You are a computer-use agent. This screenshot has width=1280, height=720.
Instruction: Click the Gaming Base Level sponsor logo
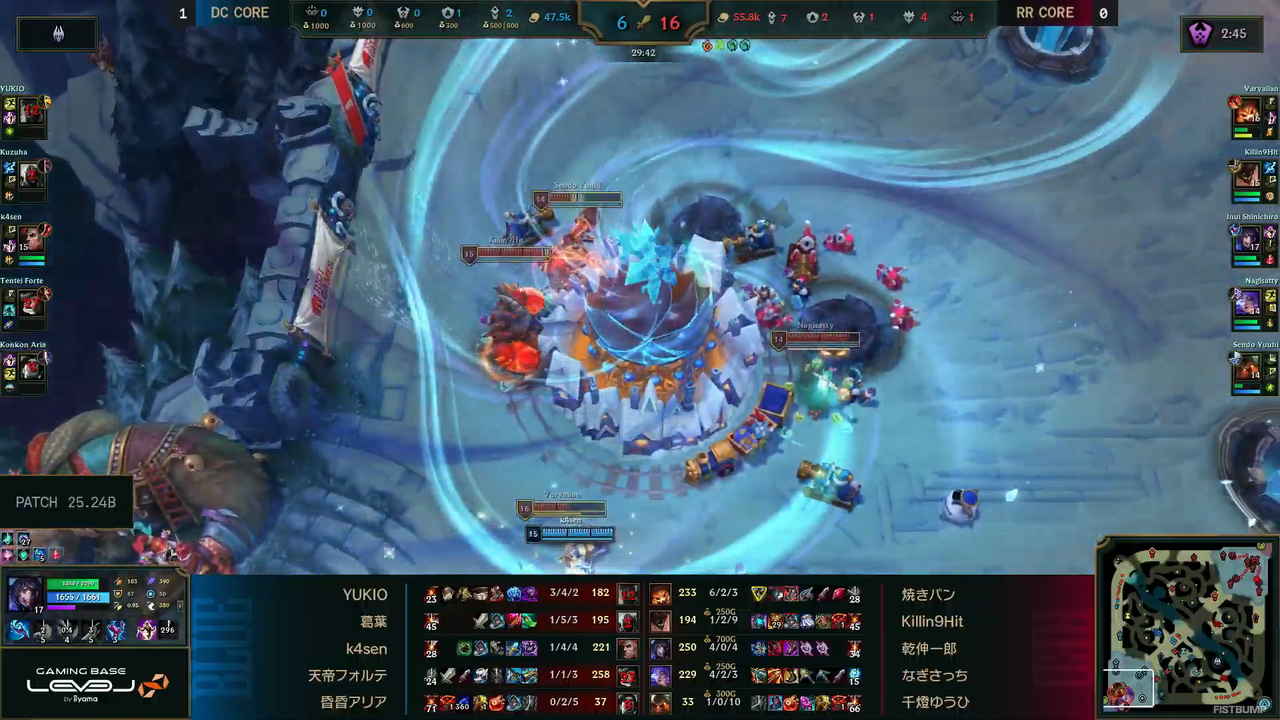click(x=95, y=684)
